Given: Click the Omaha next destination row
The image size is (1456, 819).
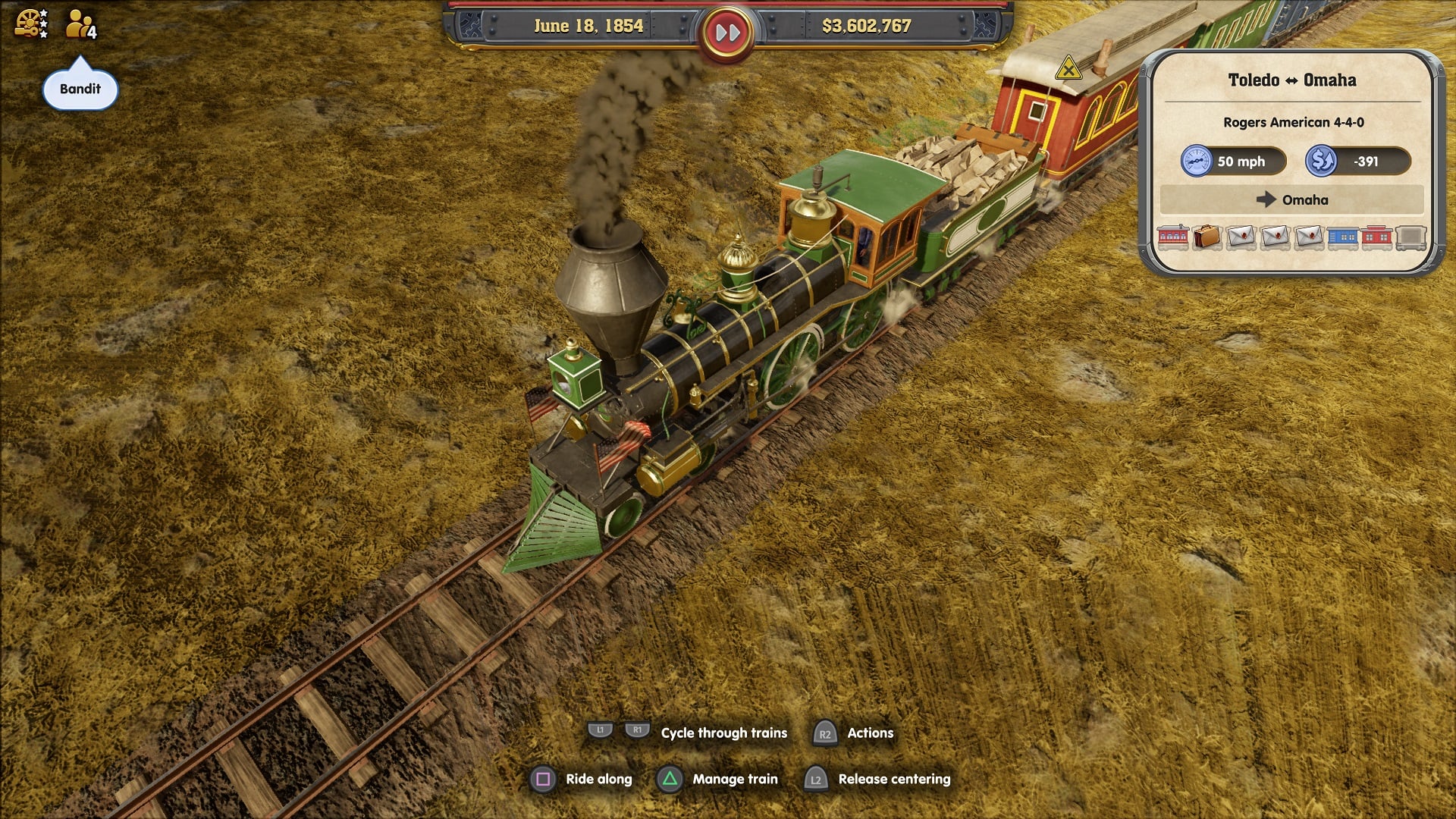Looking at the screenshot, I should 1291,200.
